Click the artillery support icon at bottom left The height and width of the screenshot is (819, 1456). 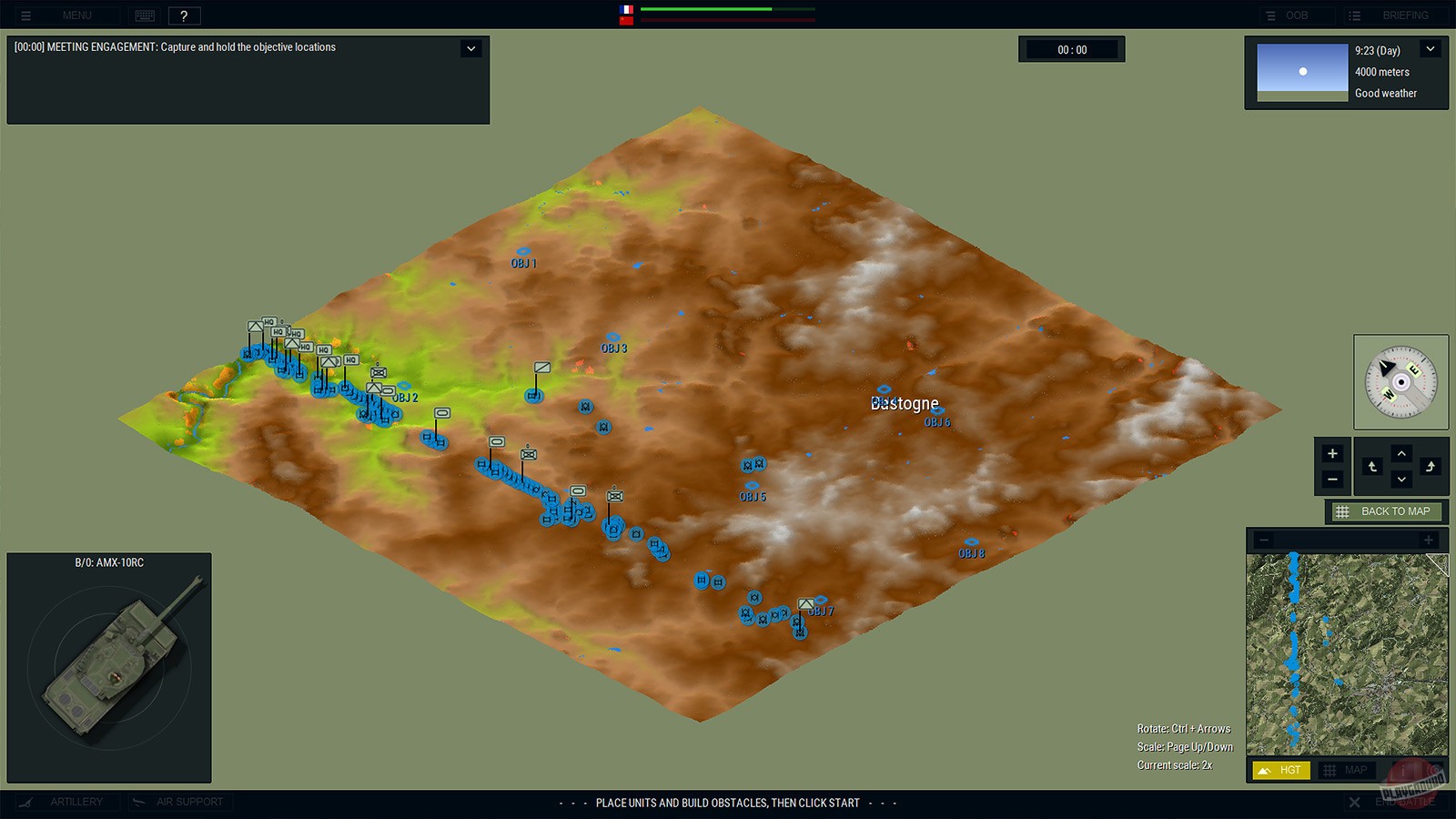pos(27,802)
